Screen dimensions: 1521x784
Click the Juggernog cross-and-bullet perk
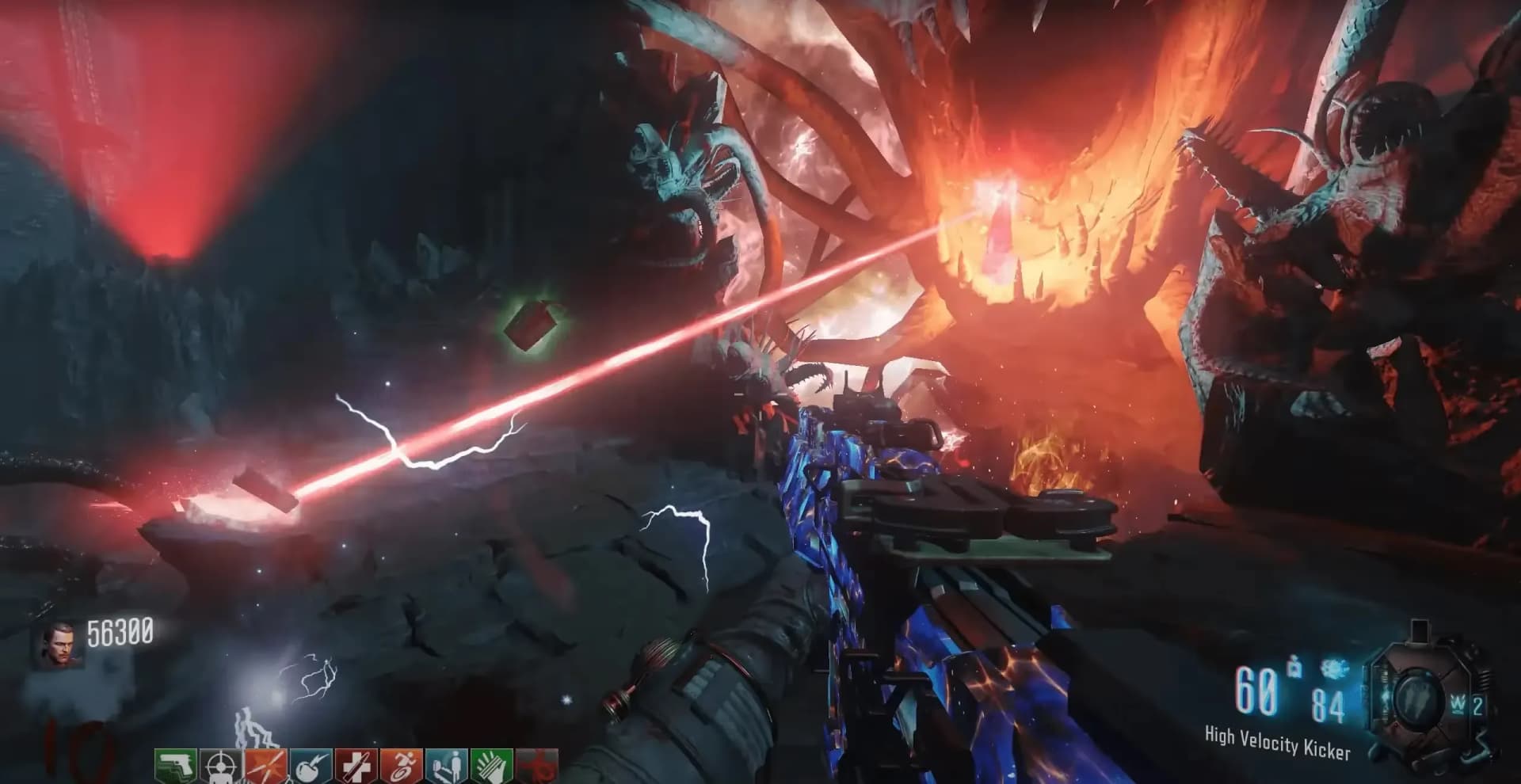tap(356, 765)
